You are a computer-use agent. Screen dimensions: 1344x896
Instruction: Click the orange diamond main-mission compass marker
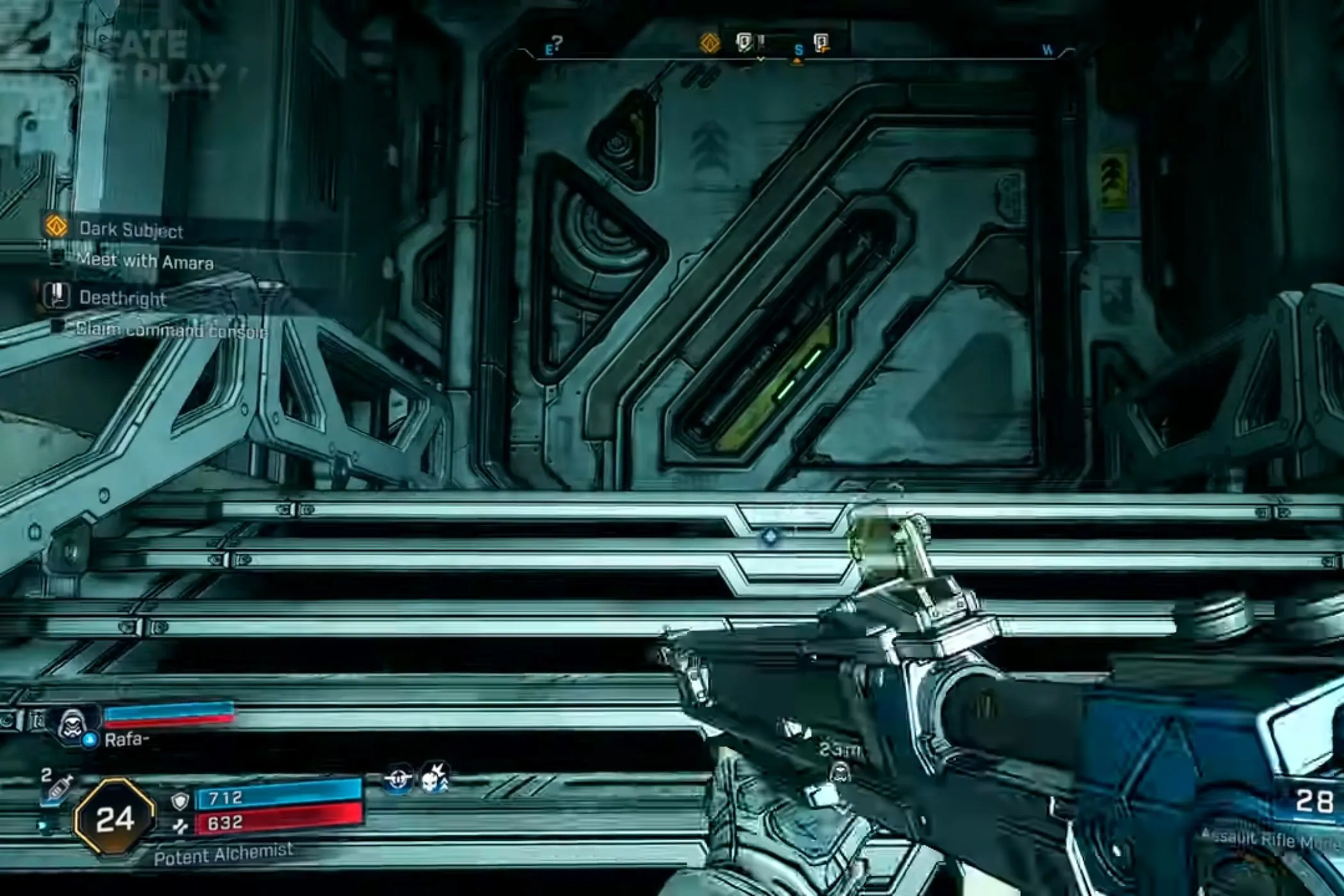[709, 44]
